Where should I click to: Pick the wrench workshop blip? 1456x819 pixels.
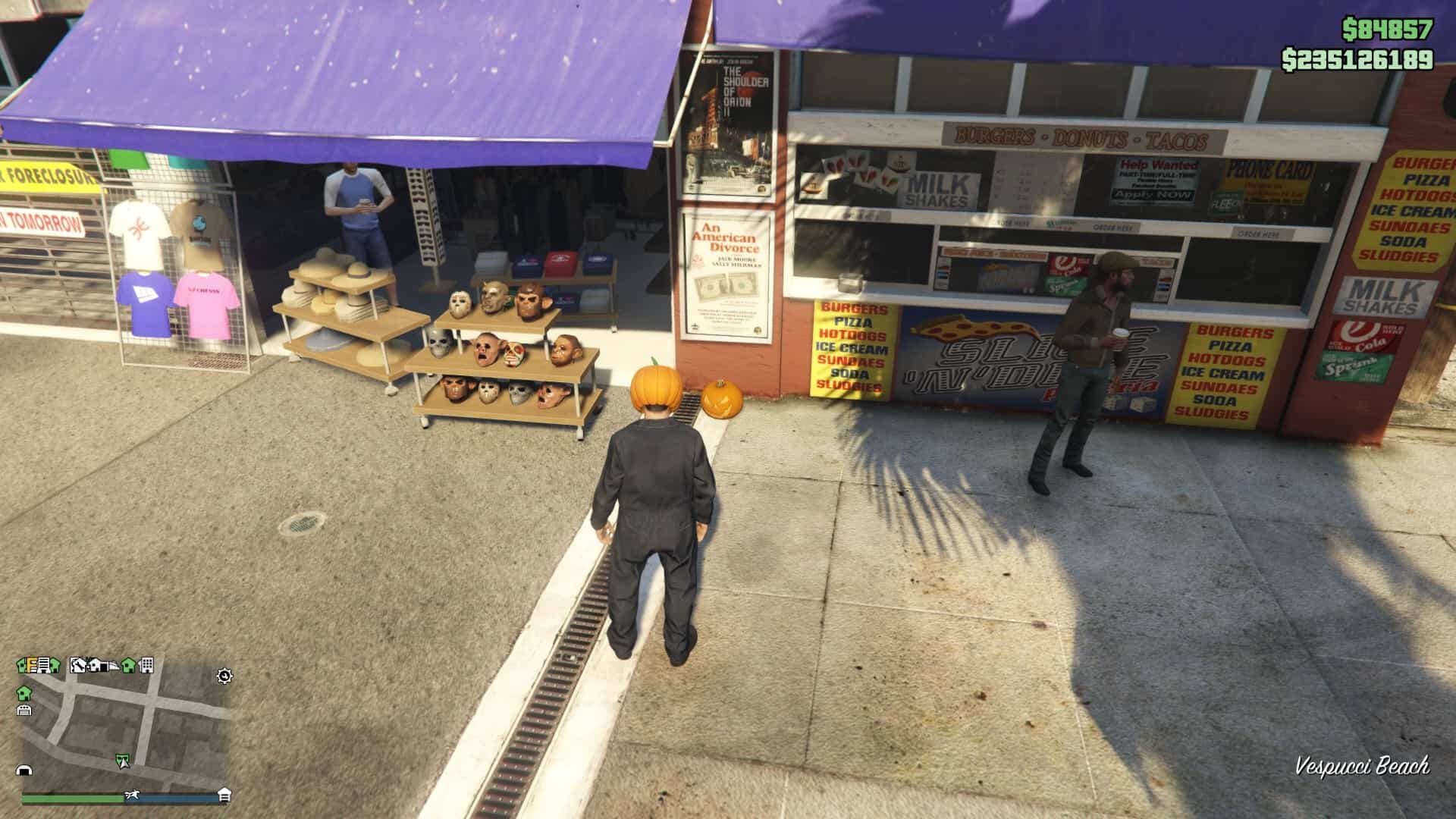78,665
